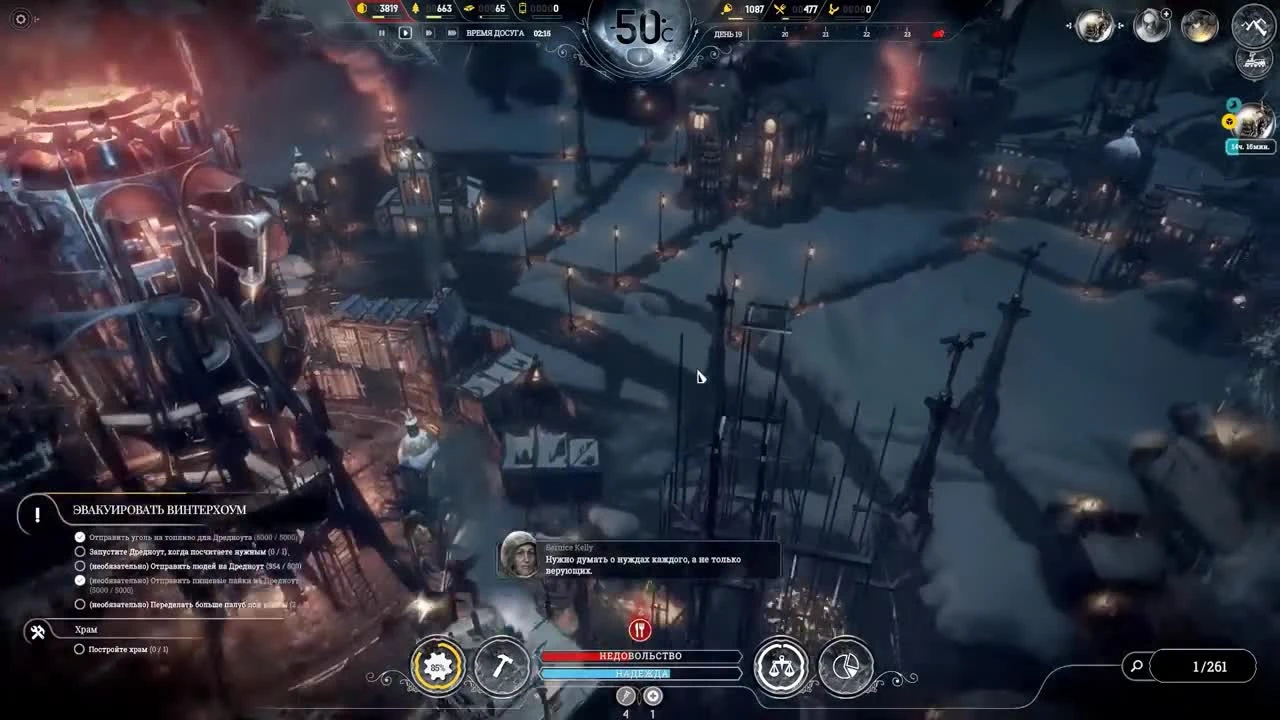
Task: Click the generator 85% efficiency gear icon
Action: pos(436,666)
